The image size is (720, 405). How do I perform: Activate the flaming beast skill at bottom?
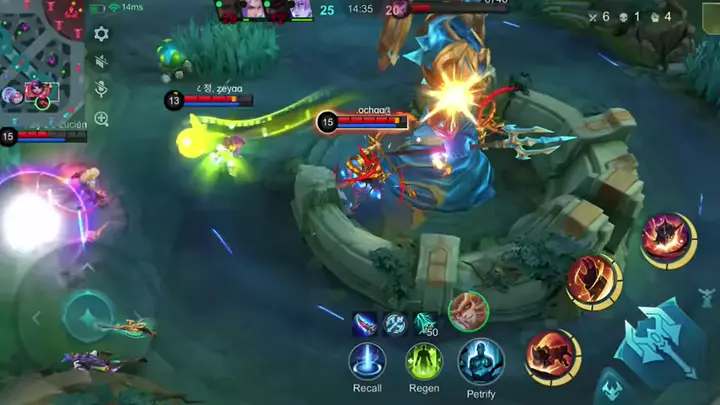[x=551, y=356]
